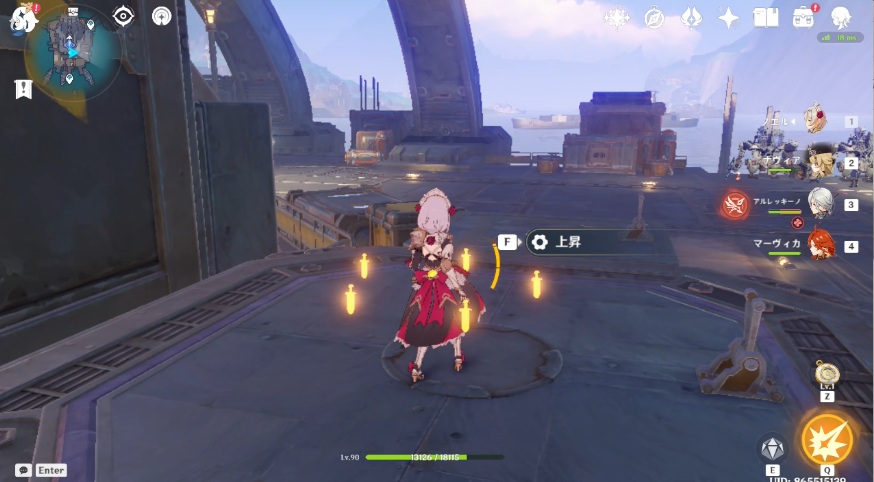This screenshot has width=874, height=482.
Task: Open the multi-layered map icon
Action: pyautogui.click(x=161, y=15)
